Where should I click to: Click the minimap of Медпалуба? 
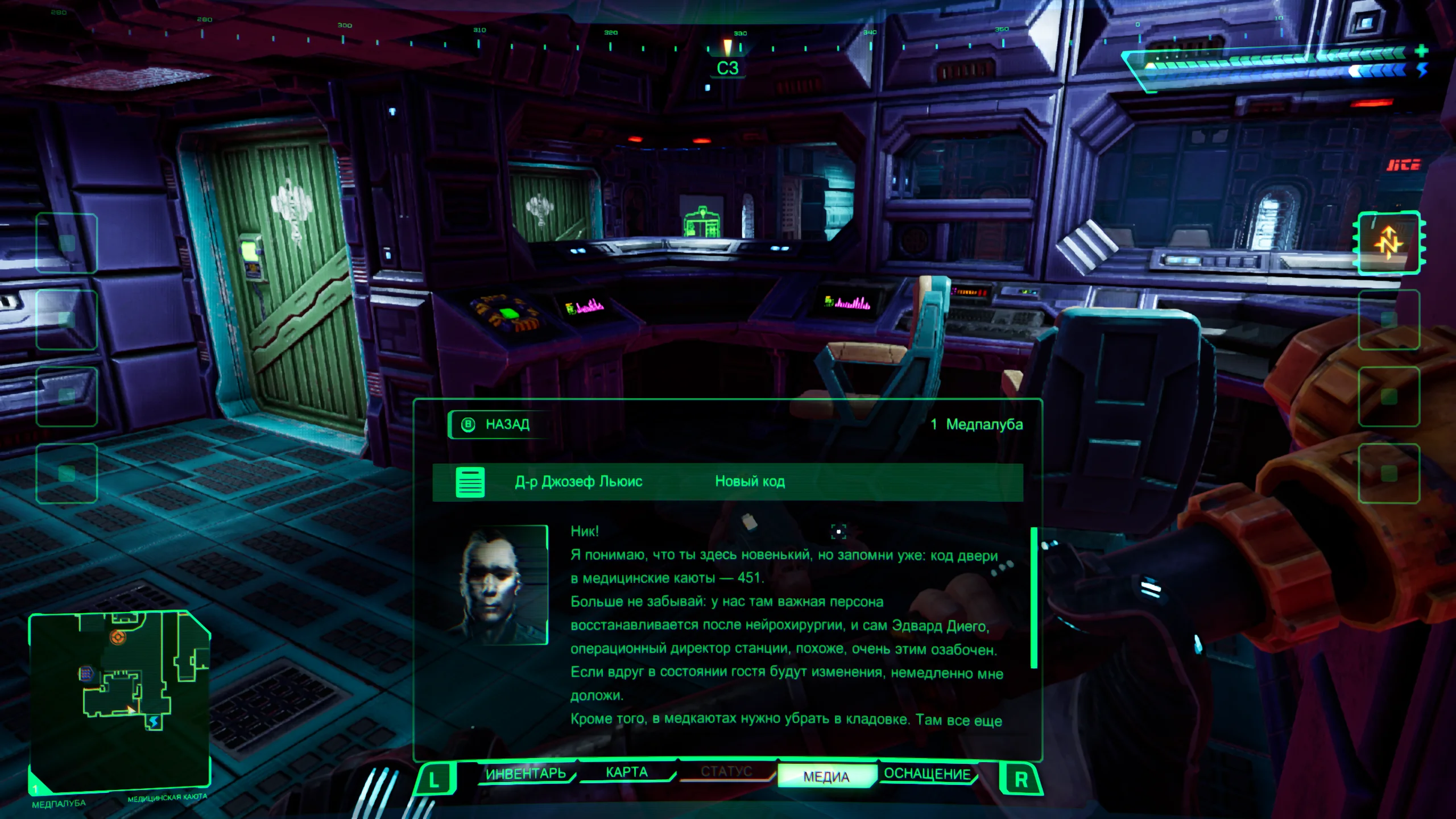(x=119, y=700)
